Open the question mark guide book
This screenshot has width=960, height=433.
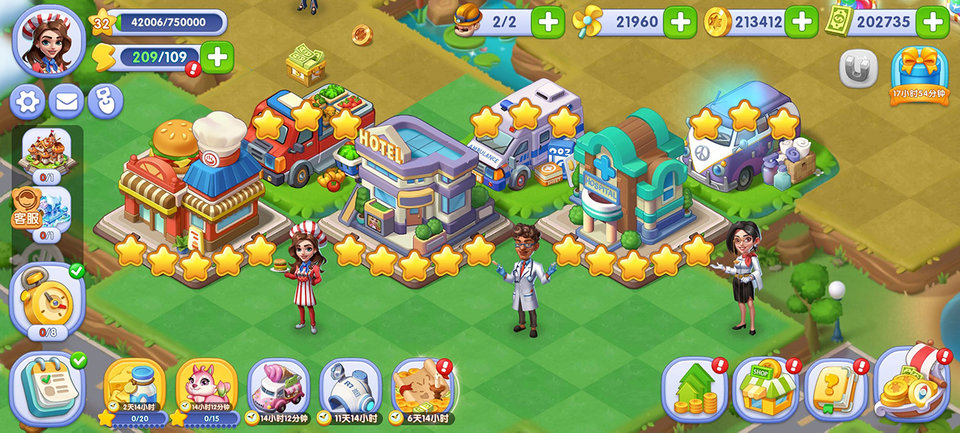point(836,388)
